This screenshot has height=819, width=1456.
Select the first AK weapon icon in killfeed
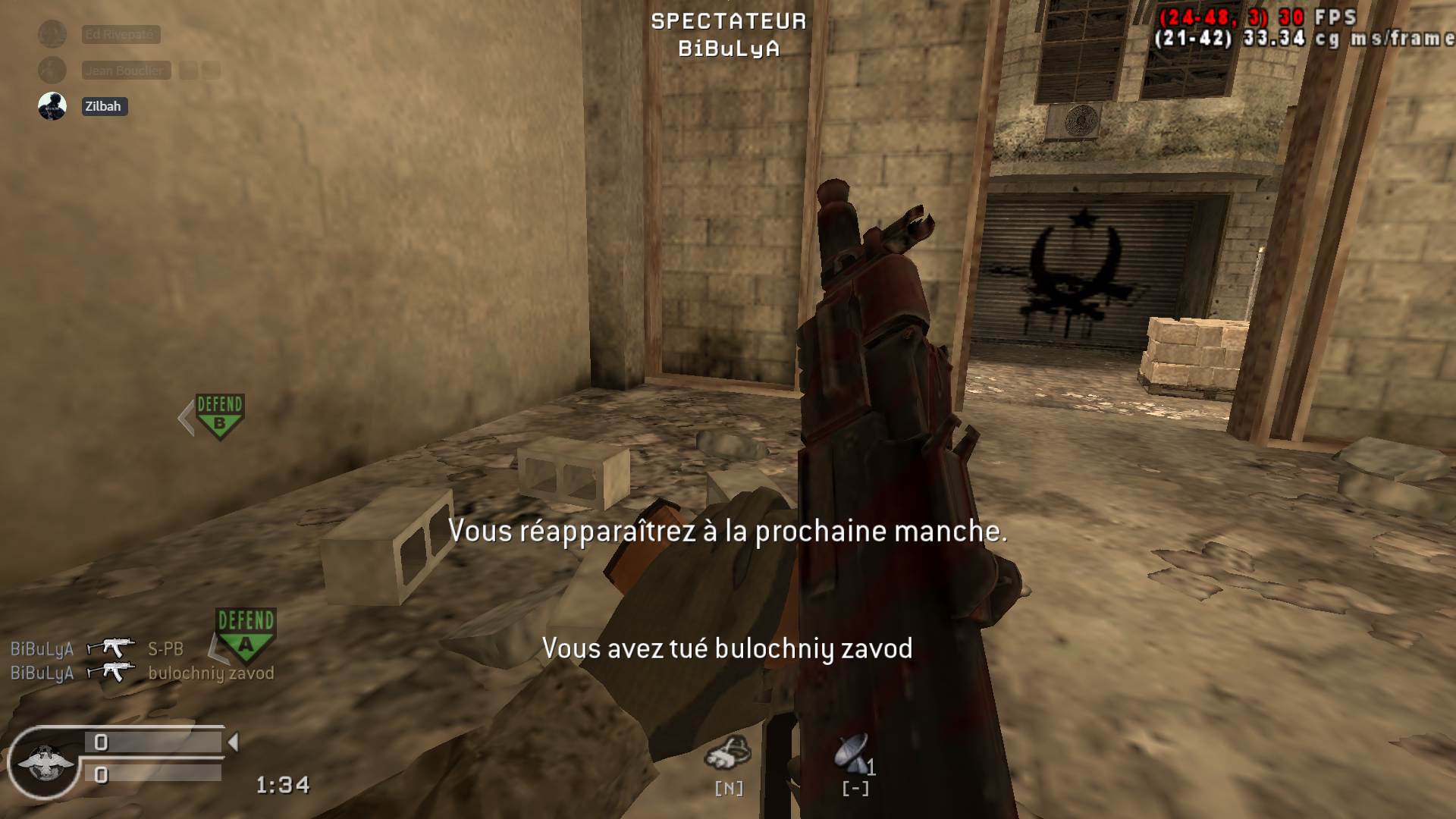click(x=112, y=648)
